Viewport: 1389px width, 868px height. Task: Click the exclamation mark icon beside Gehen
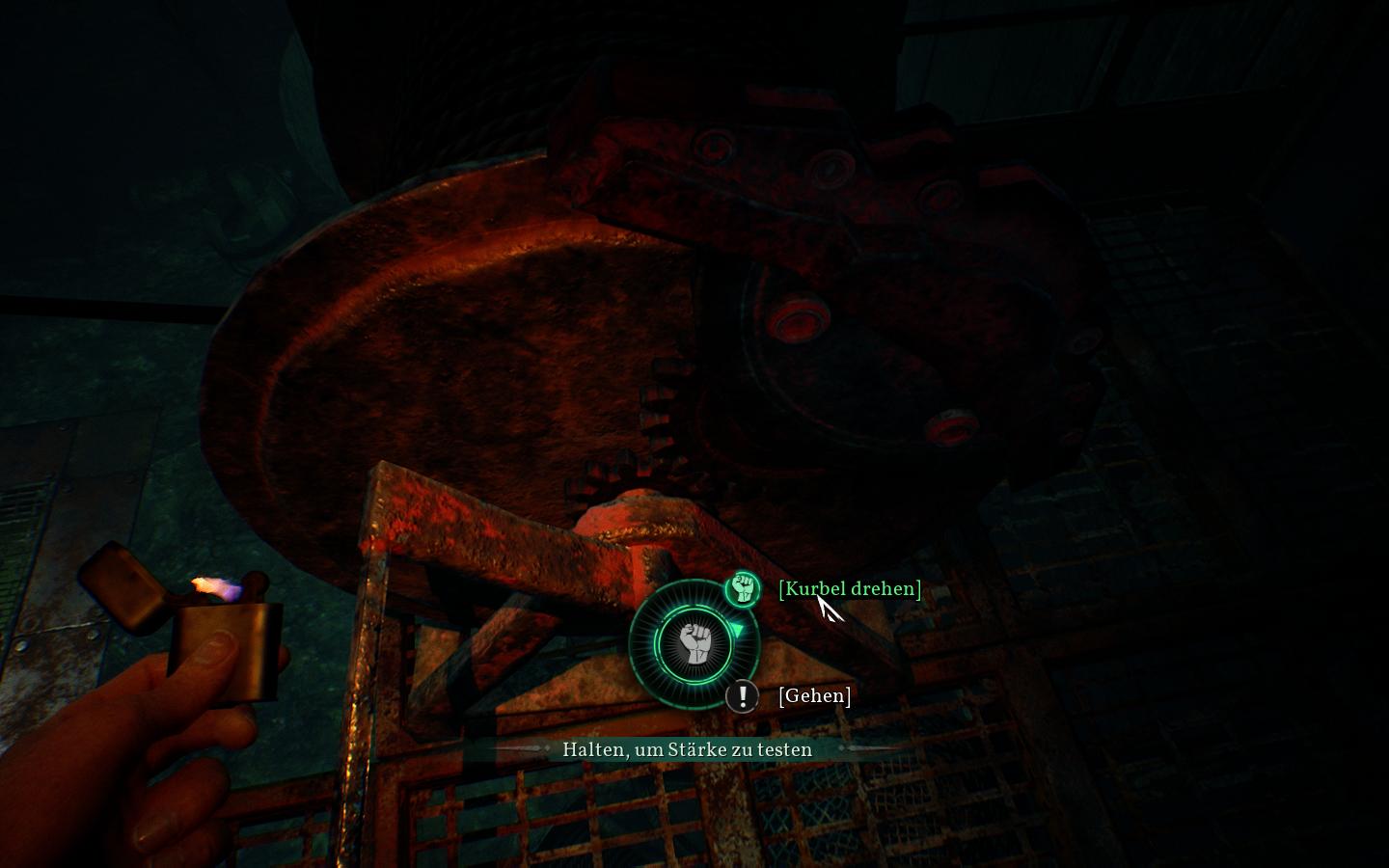742,695
